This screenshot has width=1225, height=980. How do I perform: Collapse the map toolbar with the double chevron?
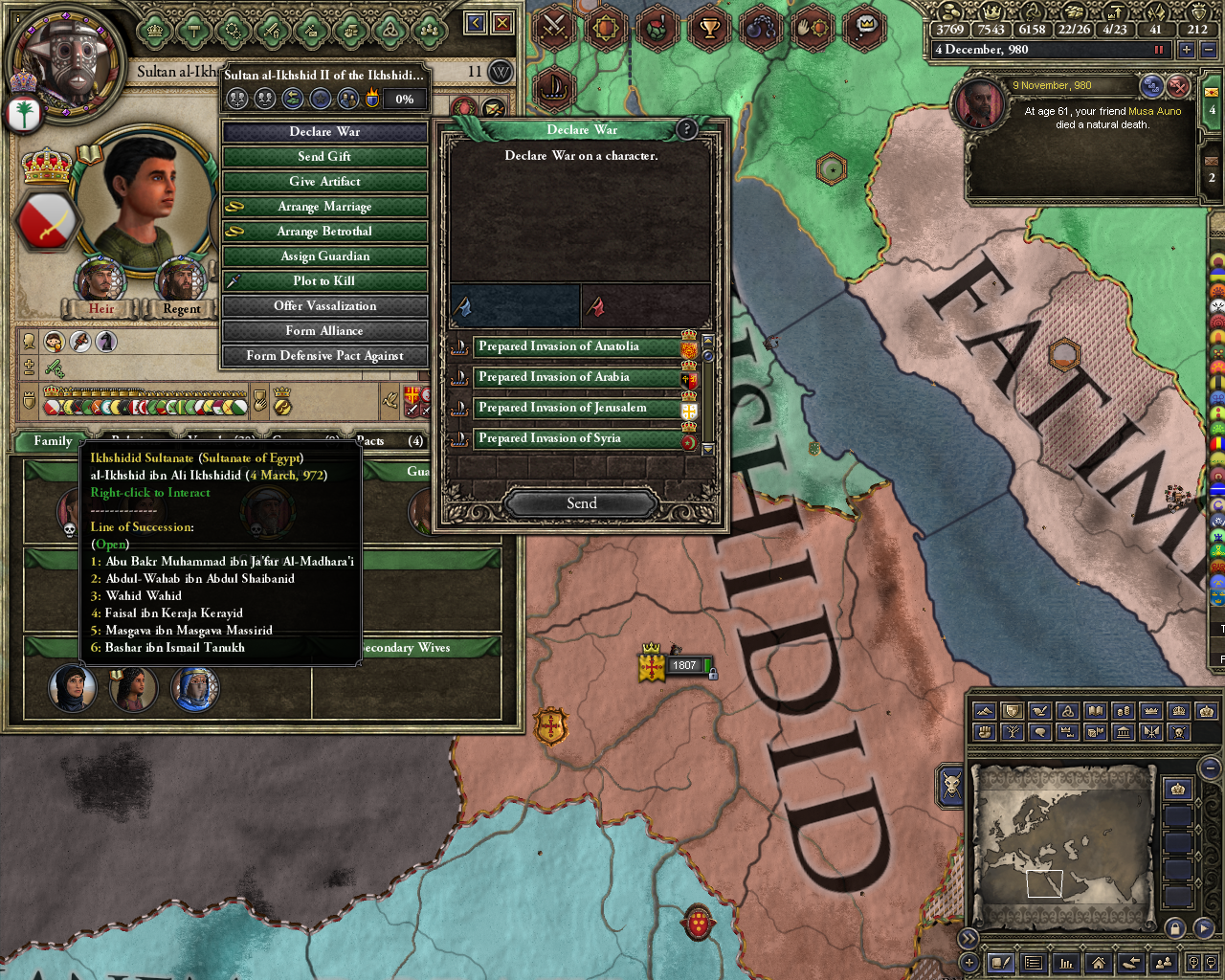point(969,939)
